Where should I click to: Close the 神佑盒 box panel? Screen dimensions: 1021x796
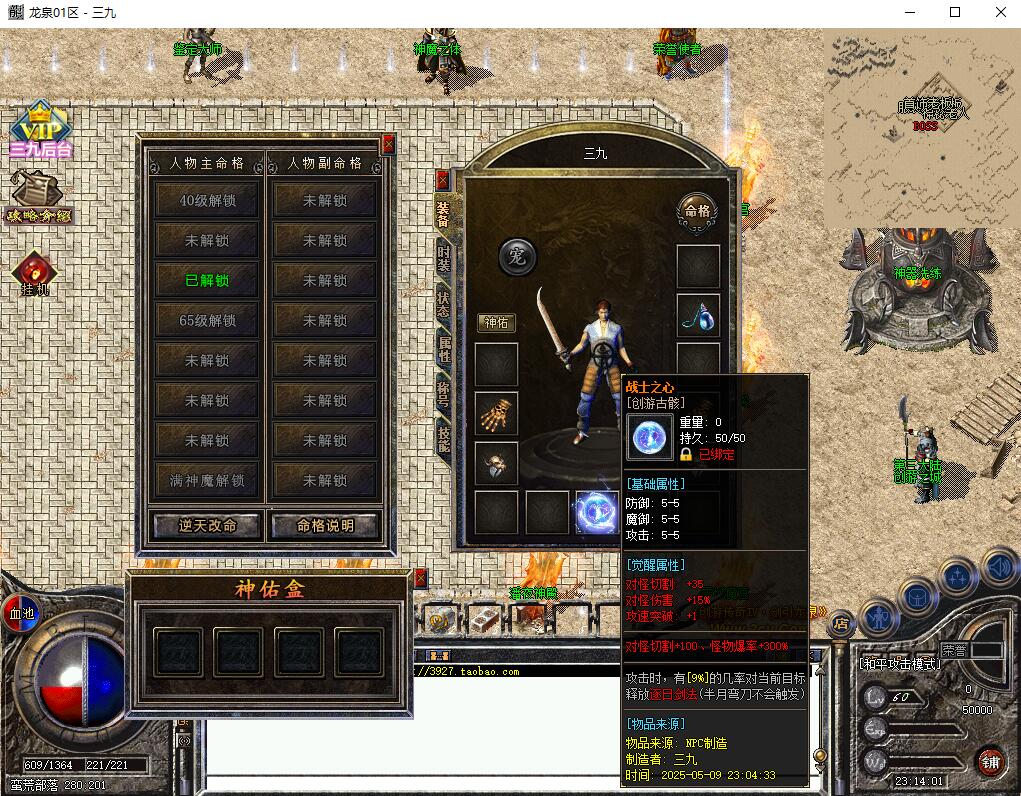[421, 578]
